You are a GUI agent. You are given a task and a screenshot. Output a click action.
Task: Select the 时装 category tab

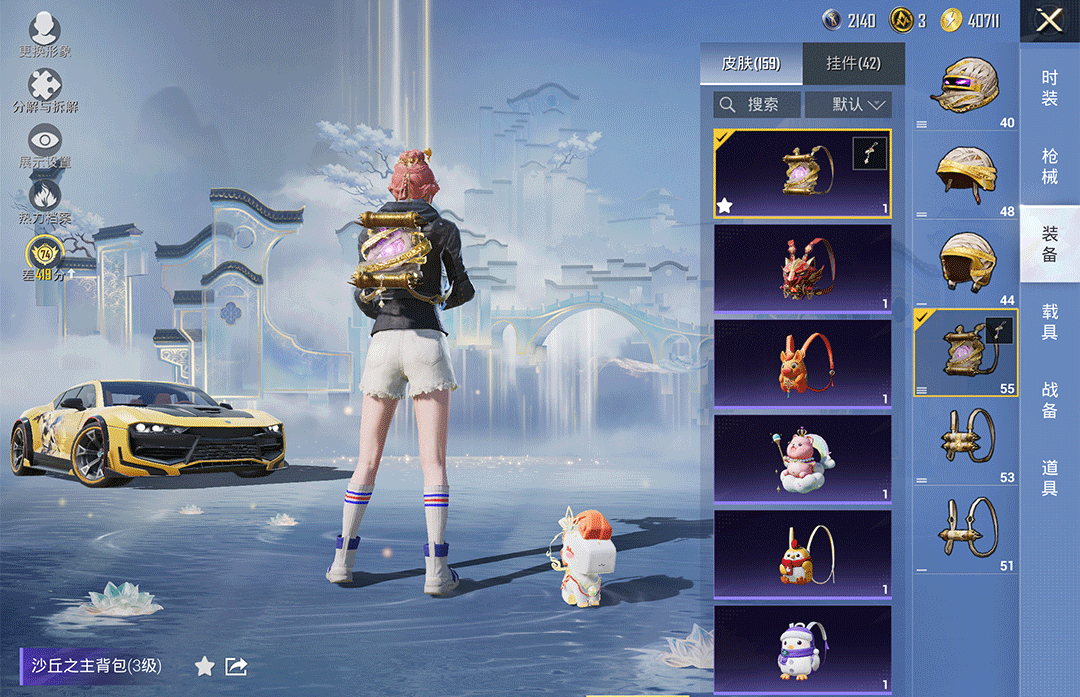coord(1049,88)
